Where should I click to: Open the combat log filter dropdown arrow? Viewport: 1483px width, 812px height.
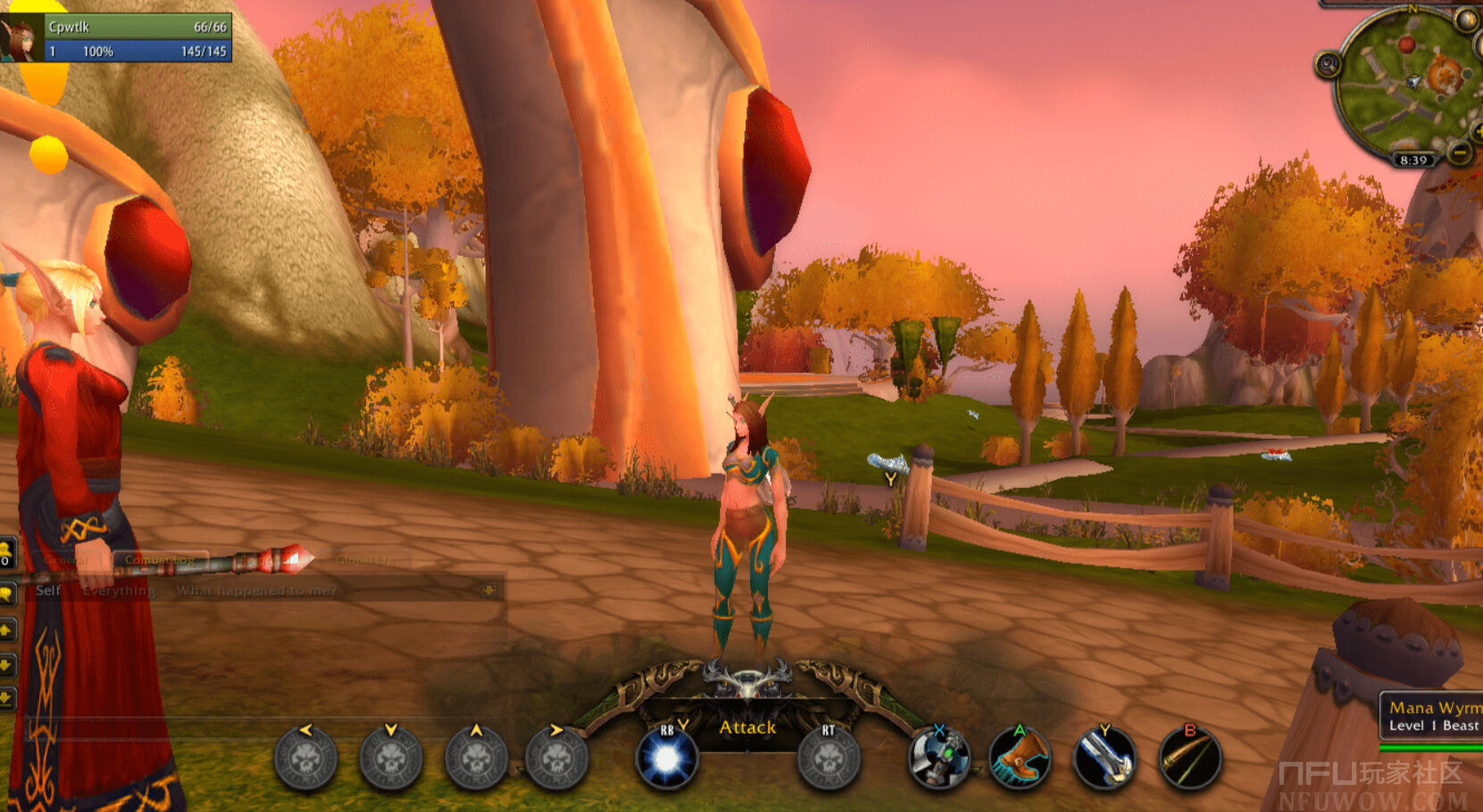point(488,591)
